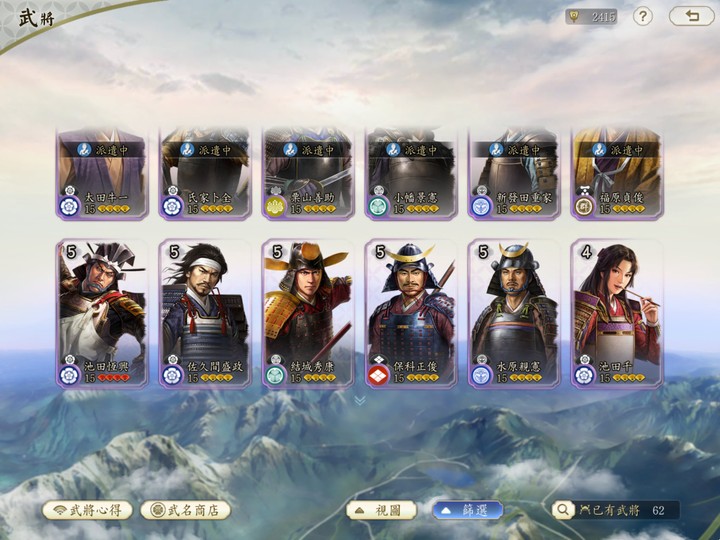
Task: Open the question mark help button
Action: [x=643, y=16]
